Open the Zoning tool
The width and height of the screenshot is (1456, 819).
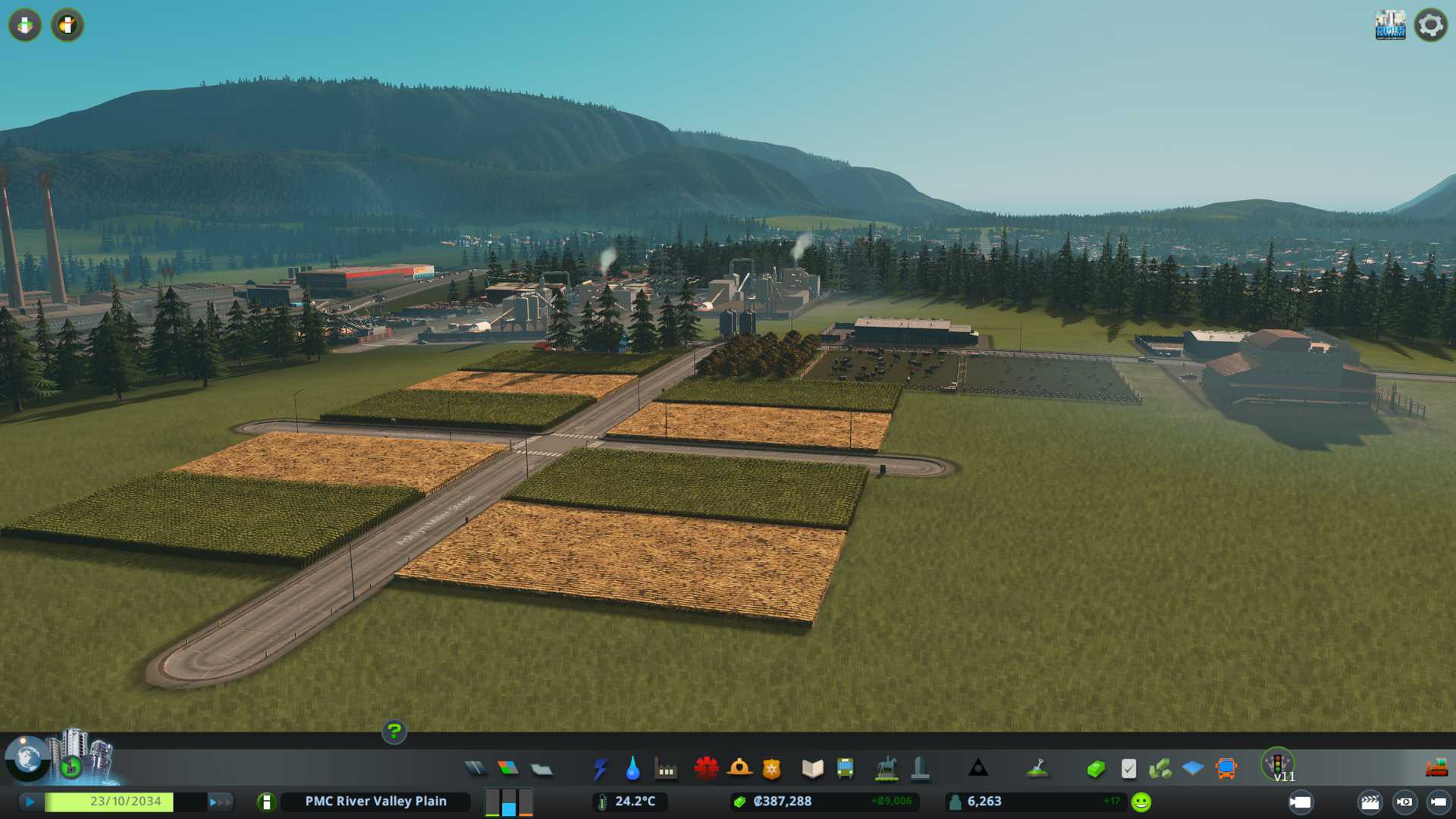point(508,769)
